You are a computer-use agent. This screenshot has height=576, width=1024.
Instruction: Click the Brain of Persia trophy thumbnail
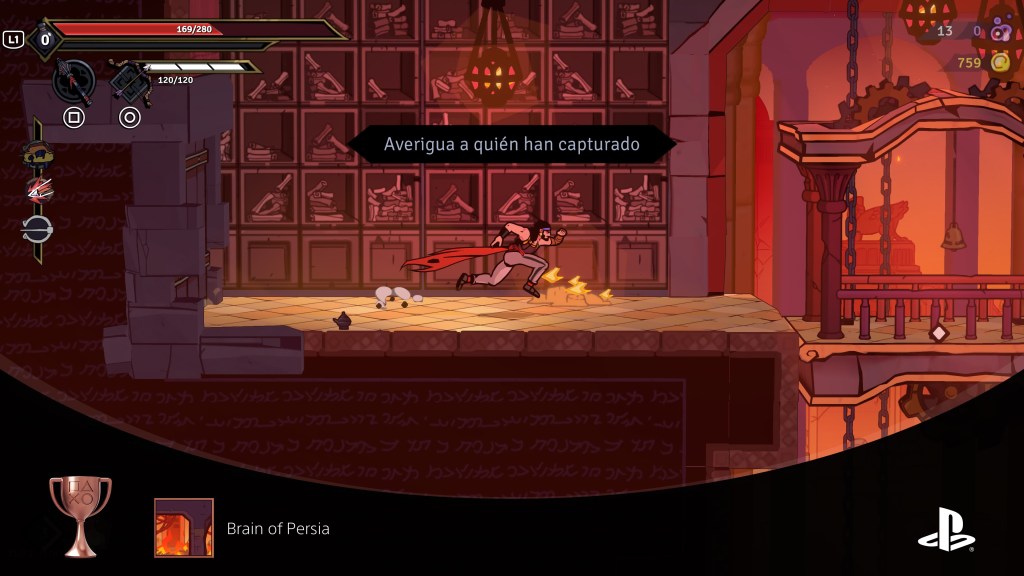(x=184, y=528)
